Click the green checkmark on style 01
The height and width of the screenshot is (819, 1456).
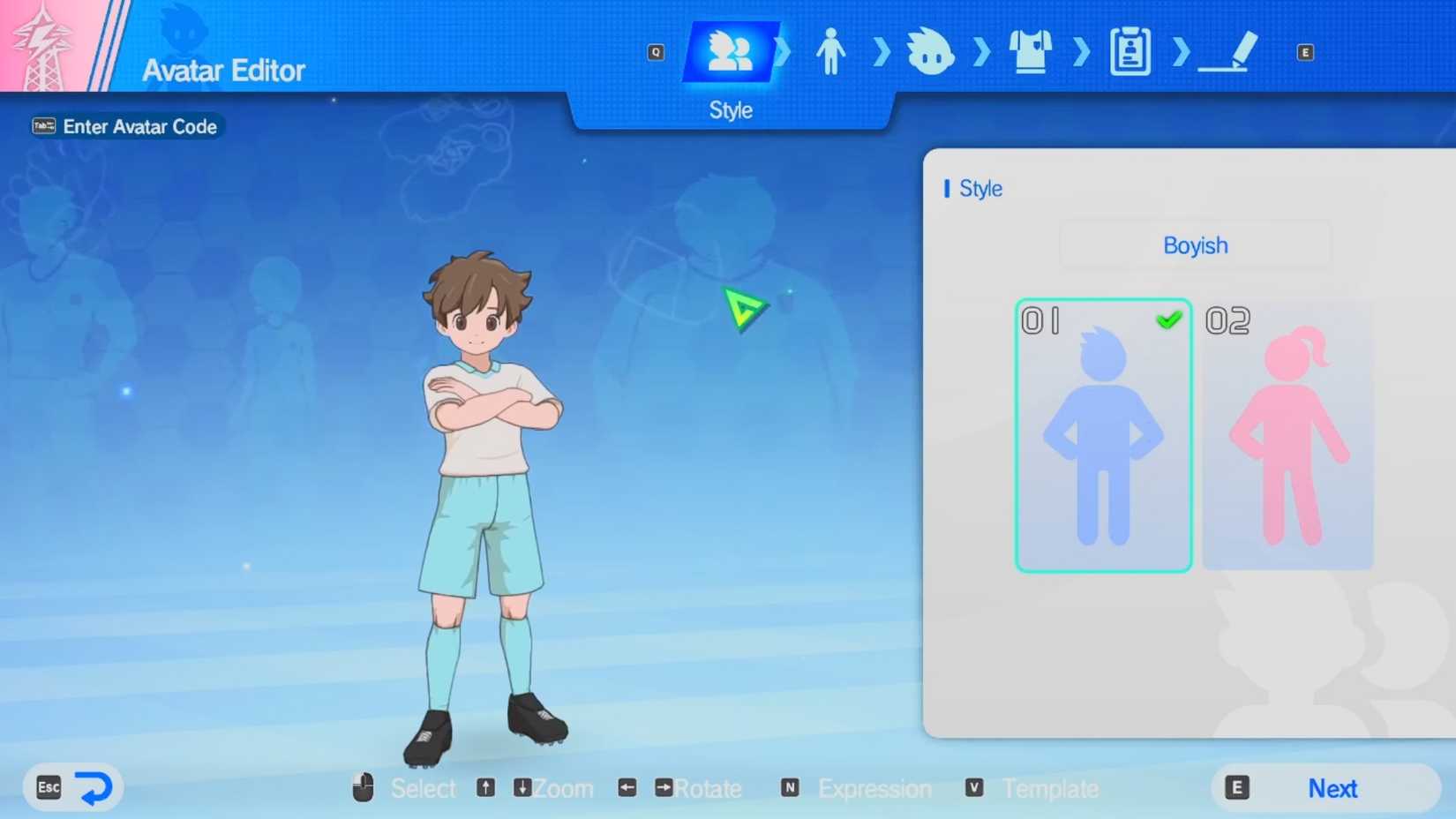1170,320
